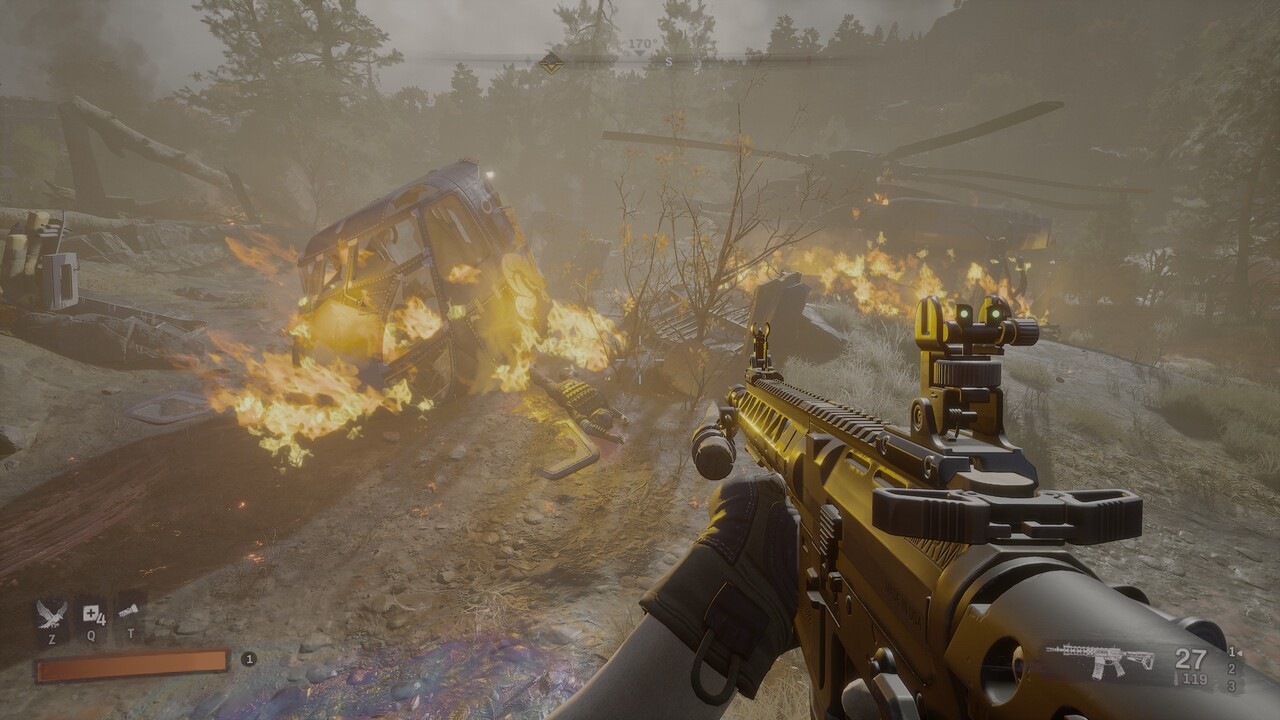
Task: Switch to weapon slot 3
Action: point(1231,686)
